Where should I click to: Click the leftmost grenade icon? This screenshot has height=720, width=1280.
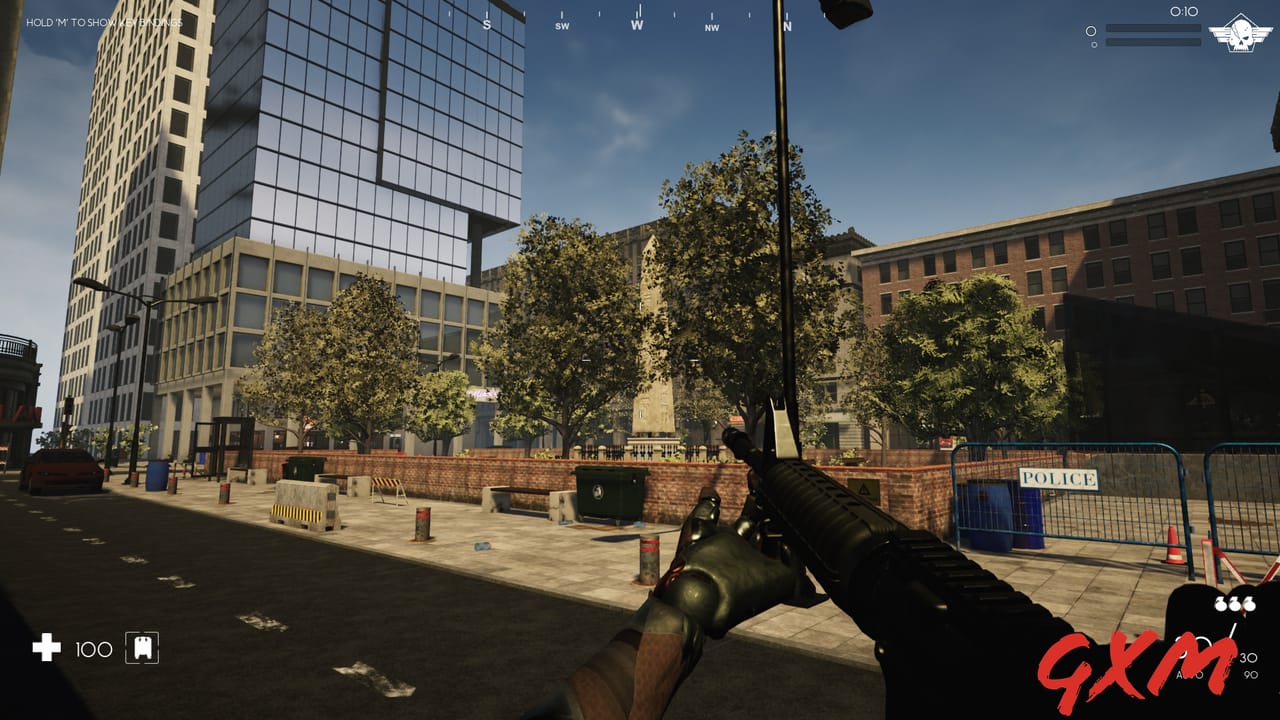(1221, 603)
